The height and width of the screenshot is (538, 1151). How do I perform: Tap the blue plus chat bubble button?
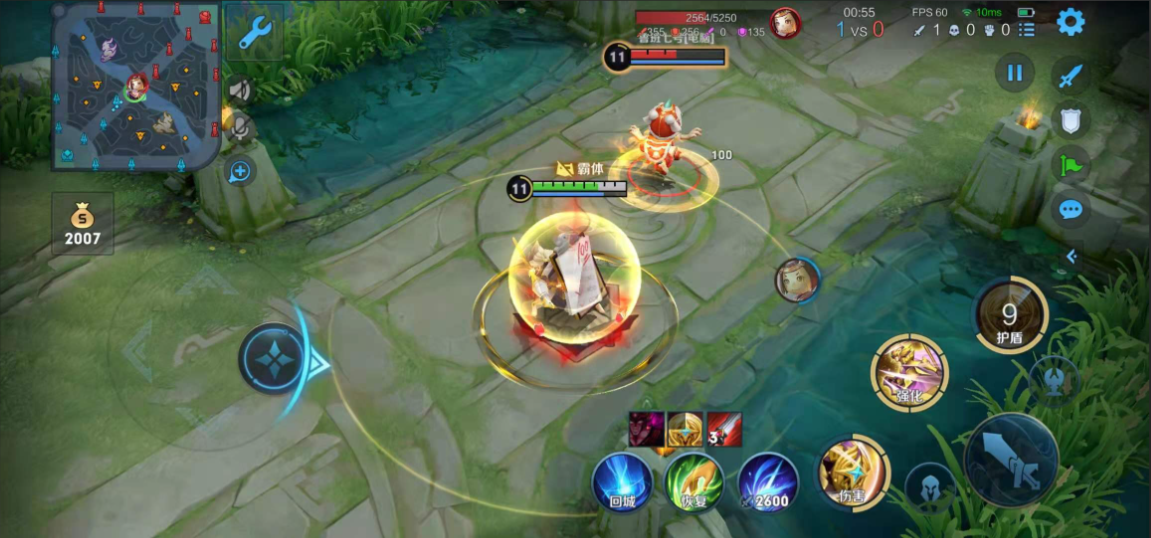pos(240,171)
